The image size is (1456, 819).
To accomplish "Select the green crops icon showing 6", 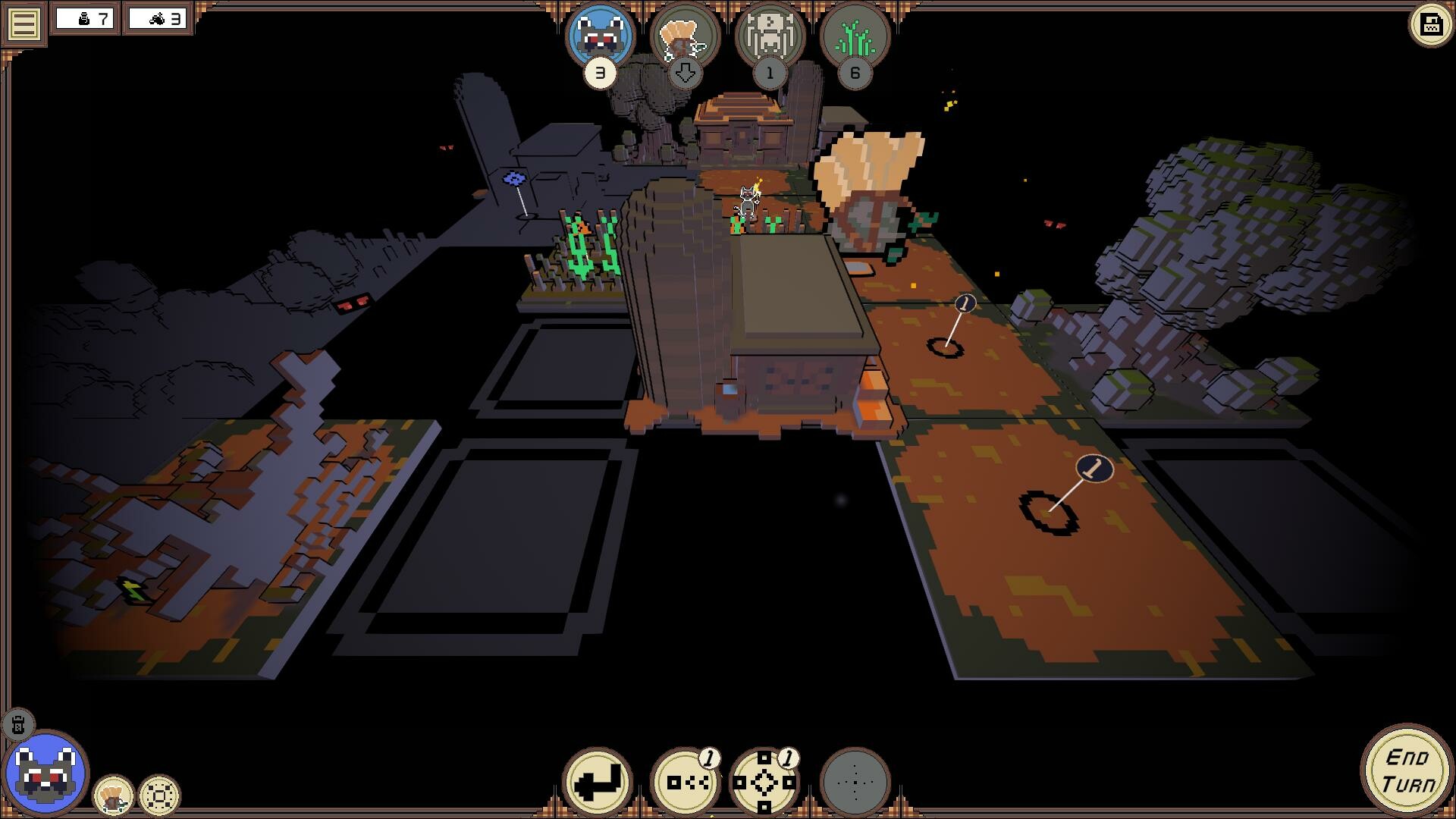I will (x=855, y=36).
